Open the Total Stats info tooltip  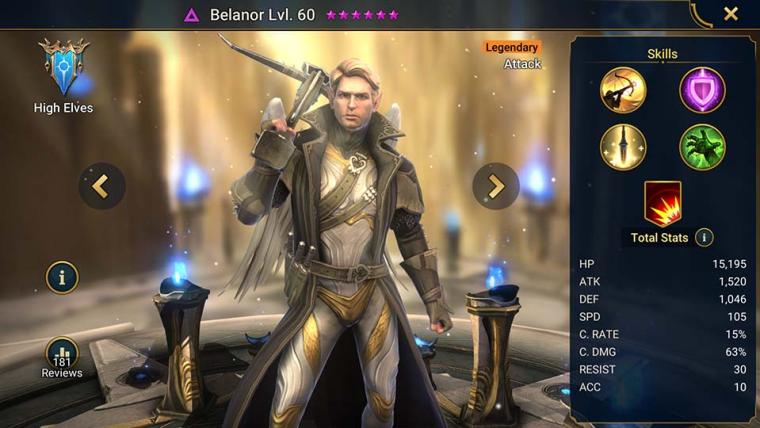[x=704, y=238]
